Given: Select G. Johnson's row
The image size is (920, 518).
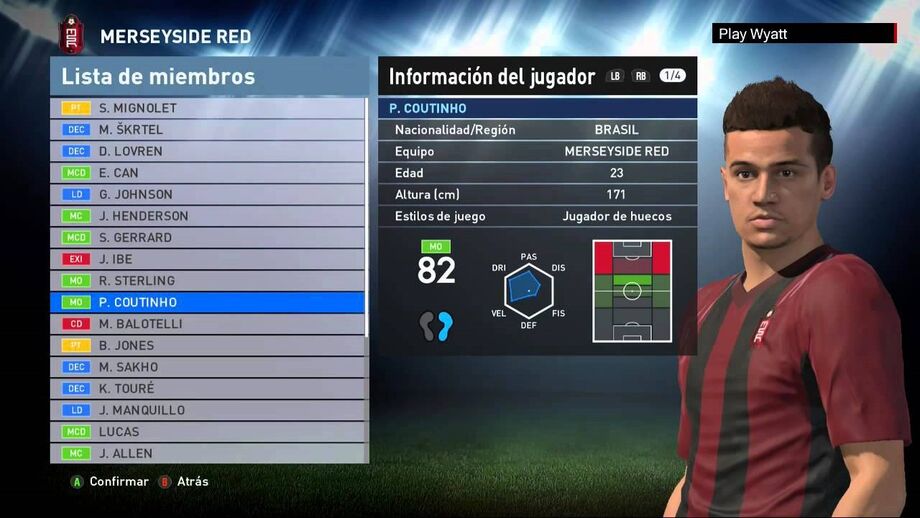Looking at the screenshot, I should (x=208, y=194).
